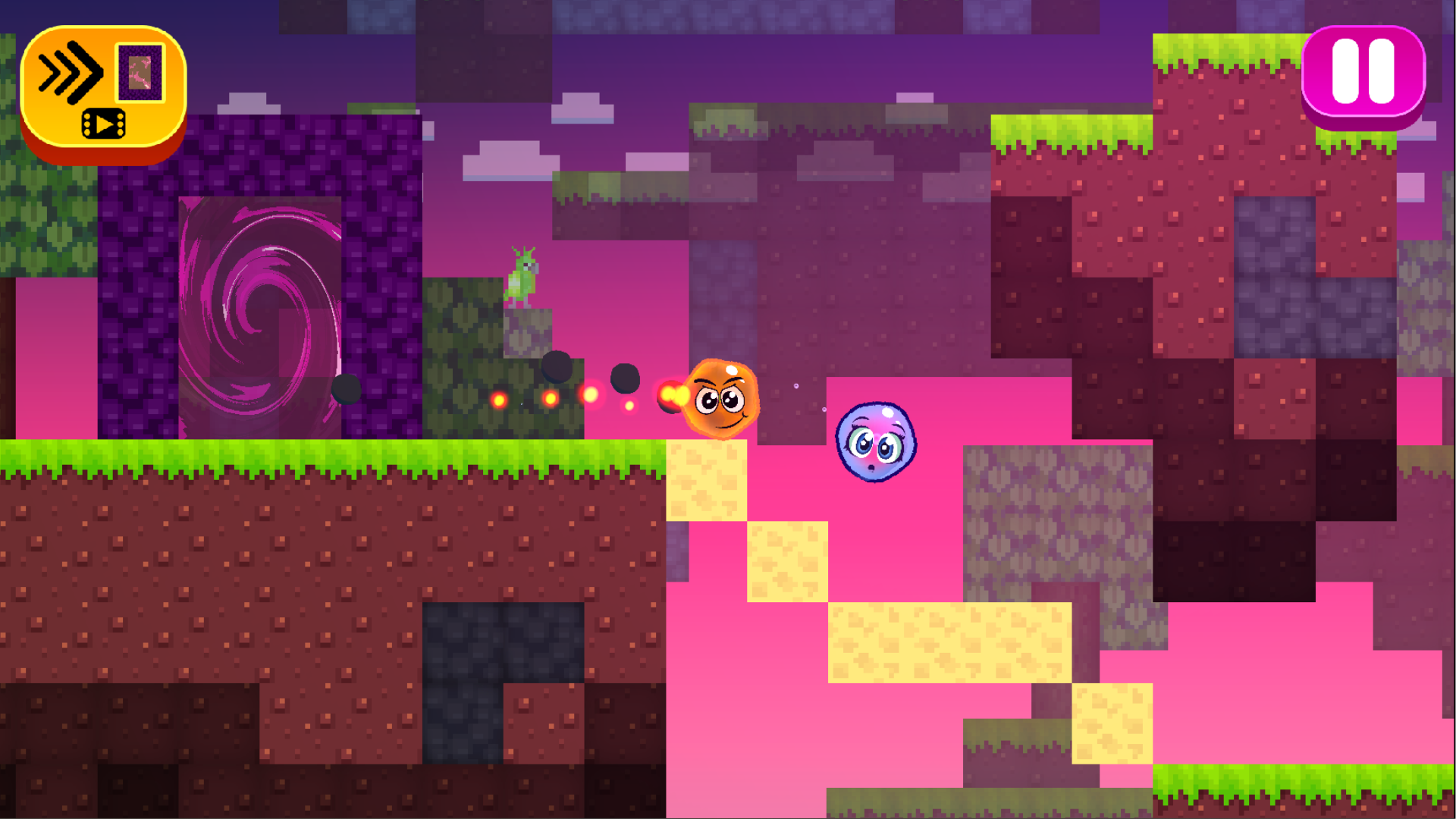Viewport: 1456px width, 819px height.
Task: Select the video ad film-strip icon
Action: pyautogui.click(x=103, y=121)
